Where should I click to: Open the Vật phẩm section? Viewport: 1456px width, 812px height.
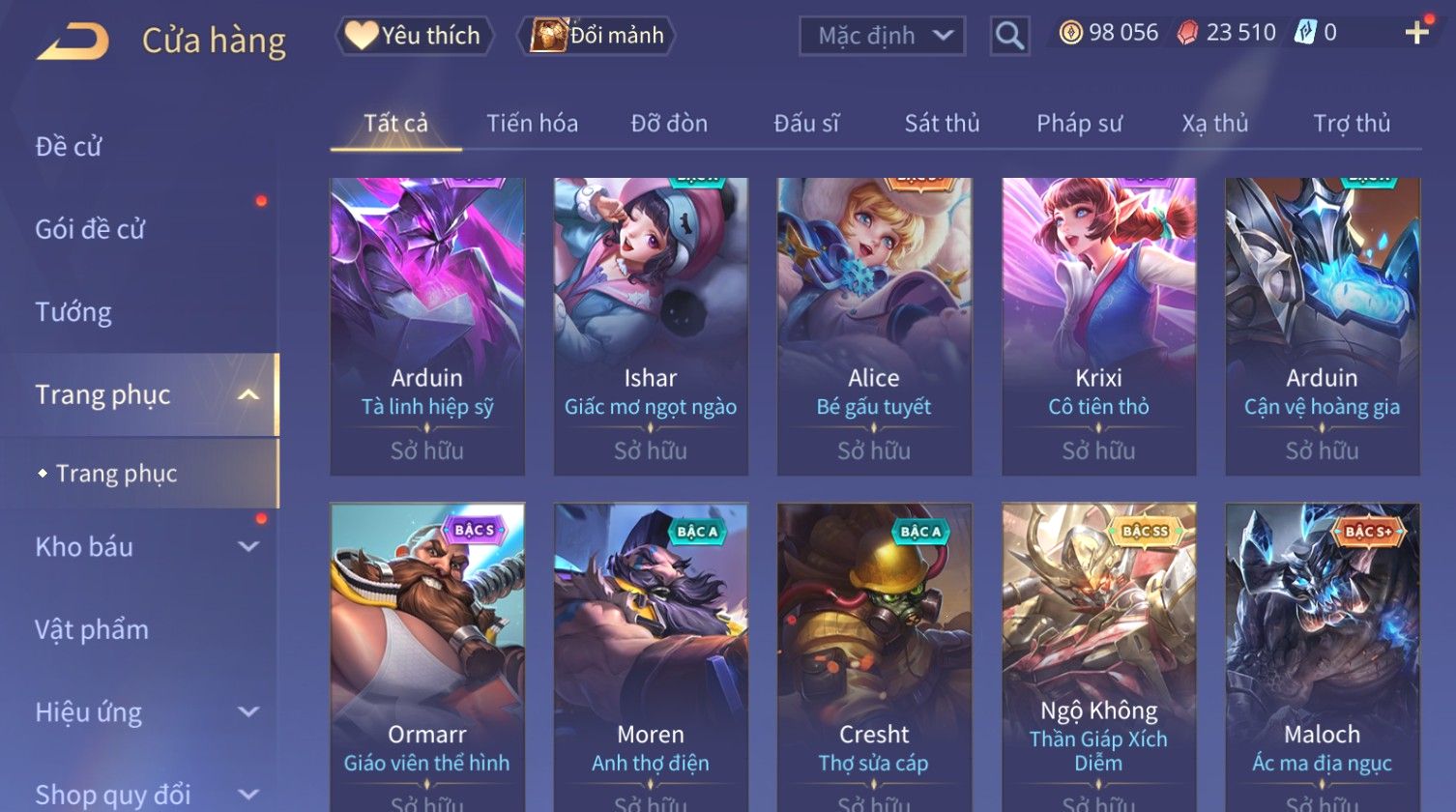coord(92,630)
